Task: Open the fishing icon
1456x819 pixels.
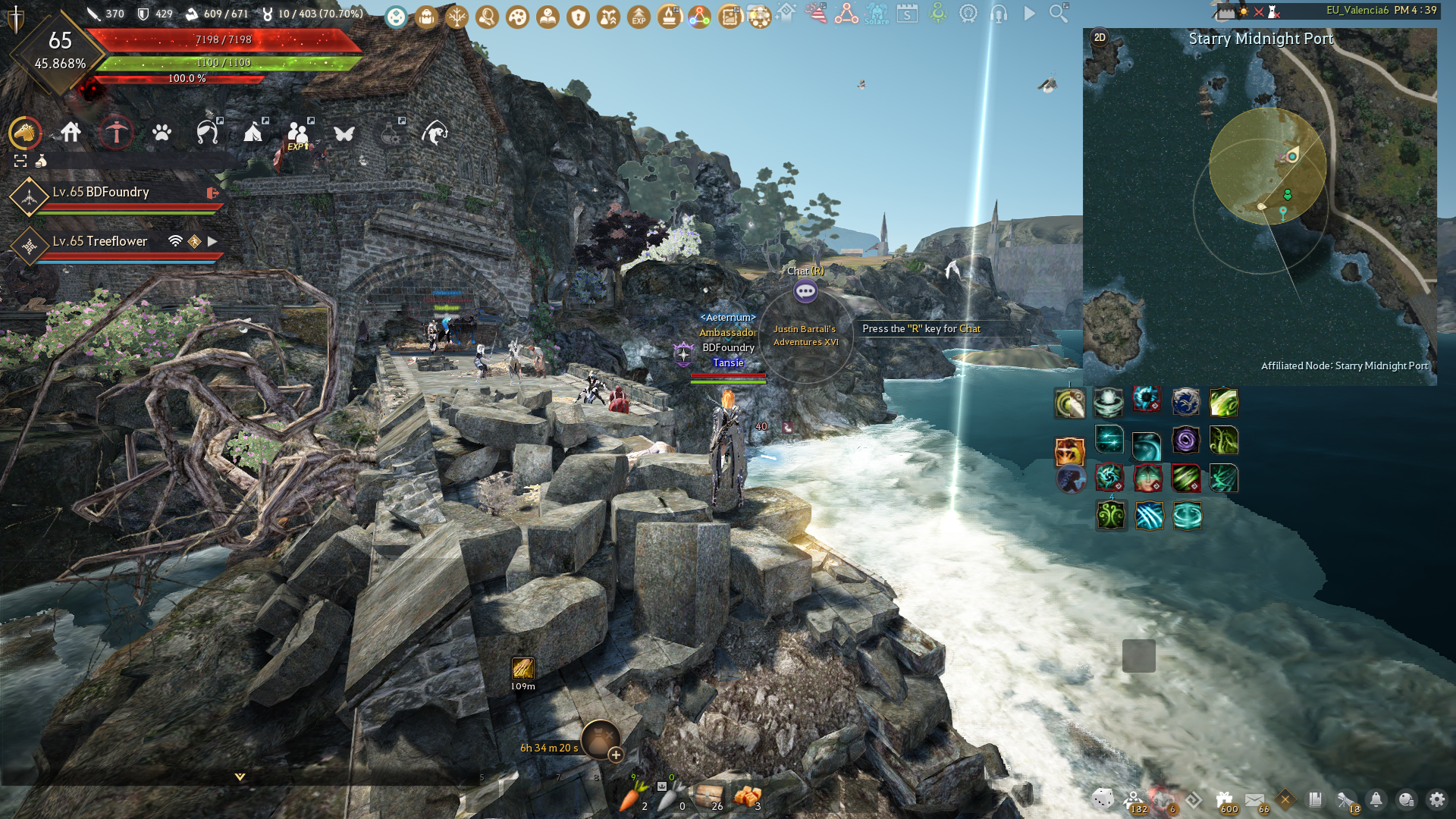Action: (435, 133)
